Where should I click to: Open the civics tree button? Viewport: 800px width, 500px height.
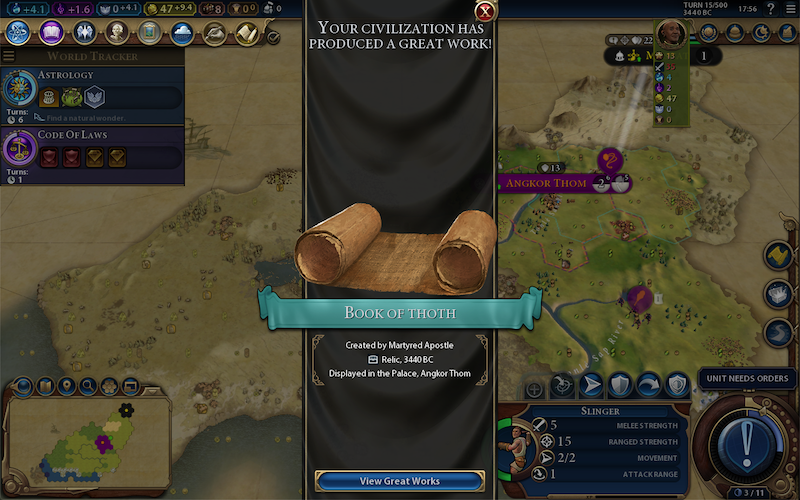[x=51, y=33]
